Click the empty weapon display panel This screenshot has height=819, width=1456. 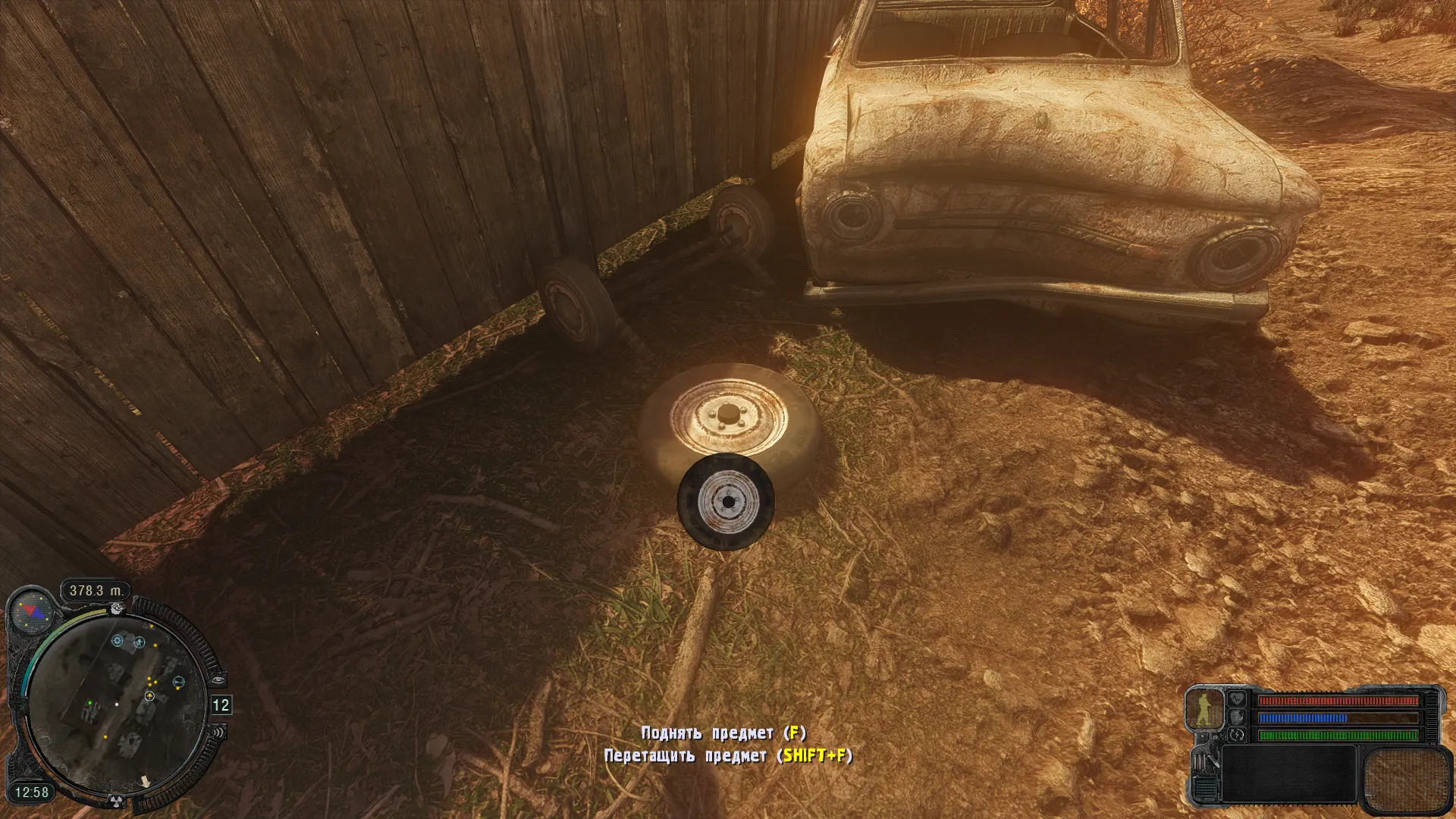pos(1288,774)
